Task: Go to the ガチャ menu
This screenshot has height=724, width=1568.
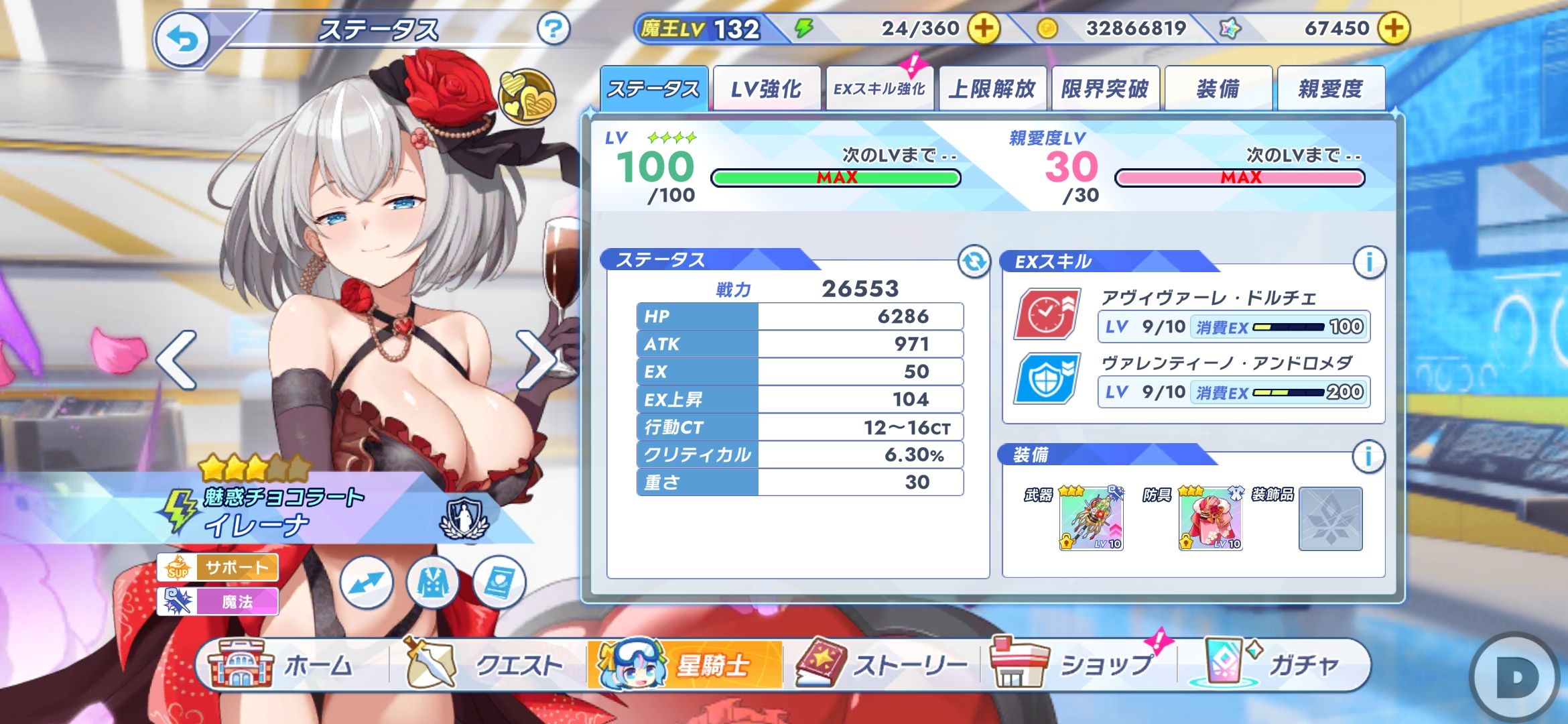Action: (1273, 665)
